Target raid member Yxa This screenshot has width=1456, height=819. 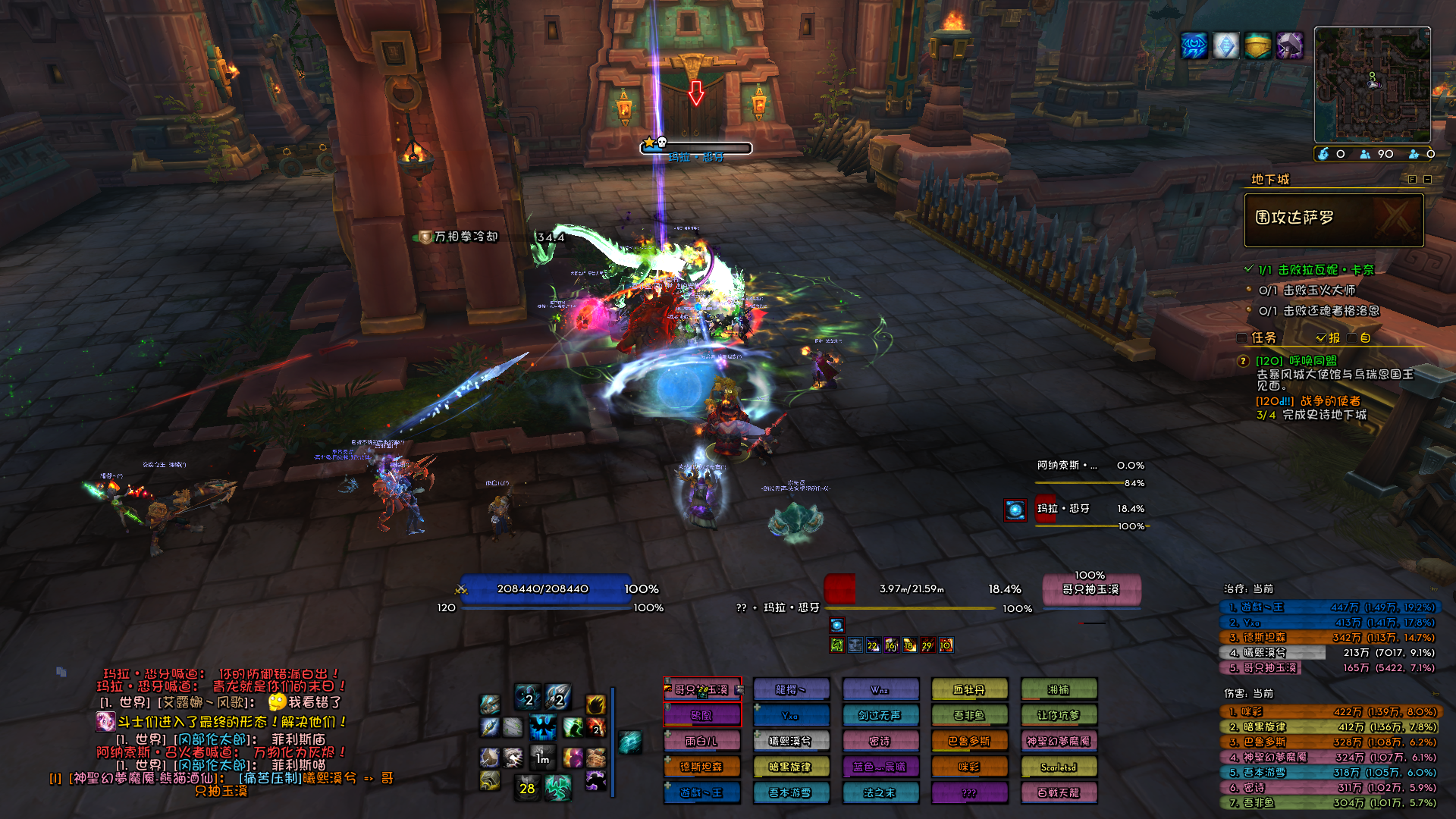tap(791, 715)
